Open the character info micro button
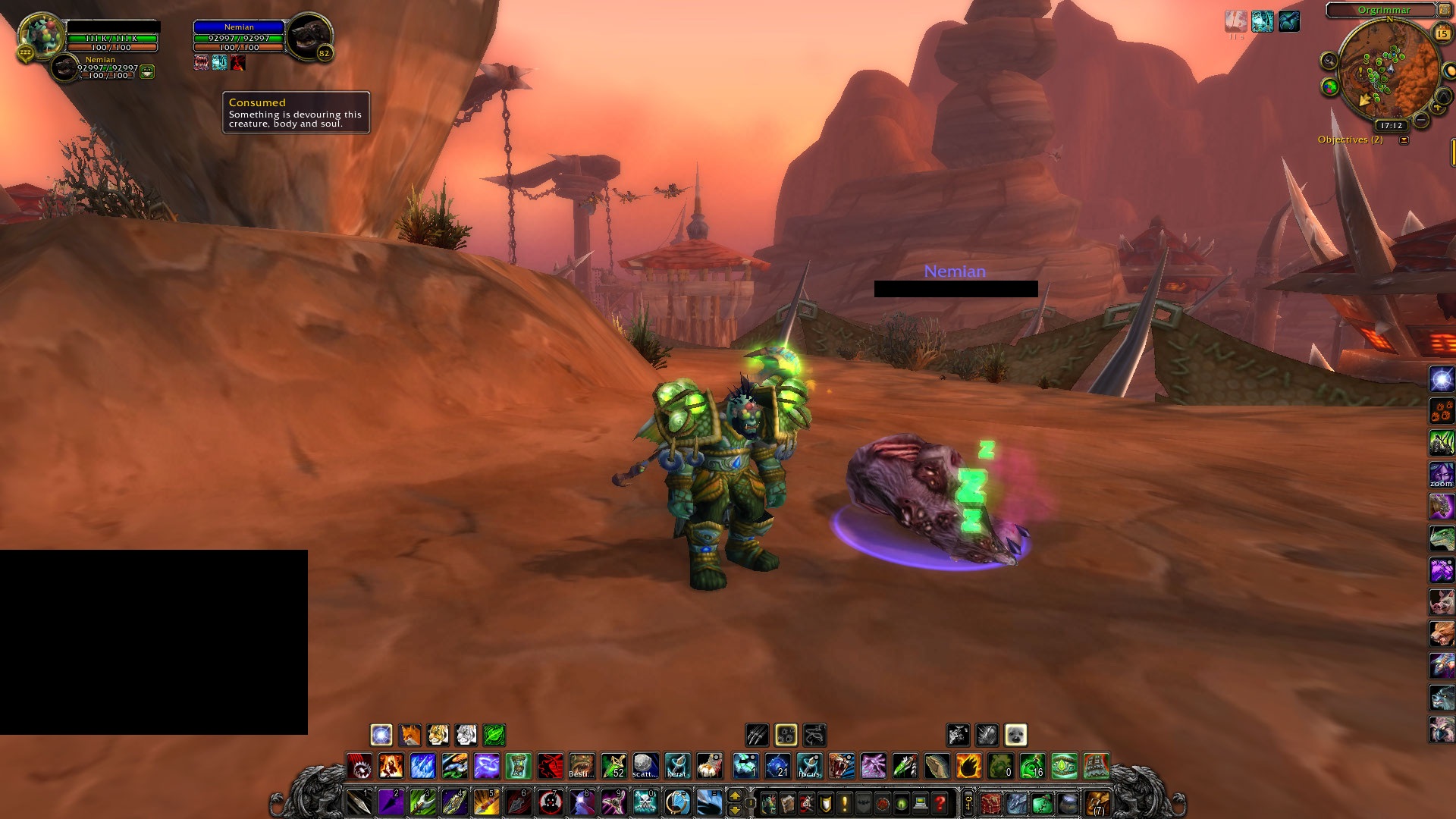 click(x=769, y=802)
